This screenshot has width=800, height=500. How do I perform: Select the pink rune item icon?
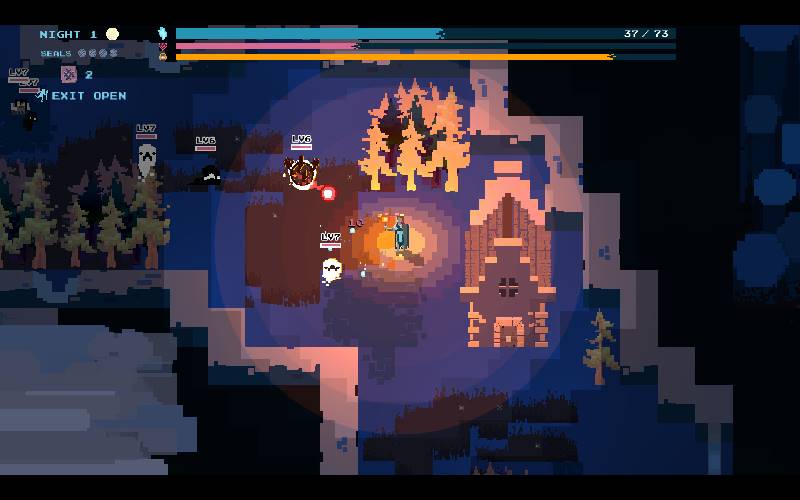click(x=69, y=74)
